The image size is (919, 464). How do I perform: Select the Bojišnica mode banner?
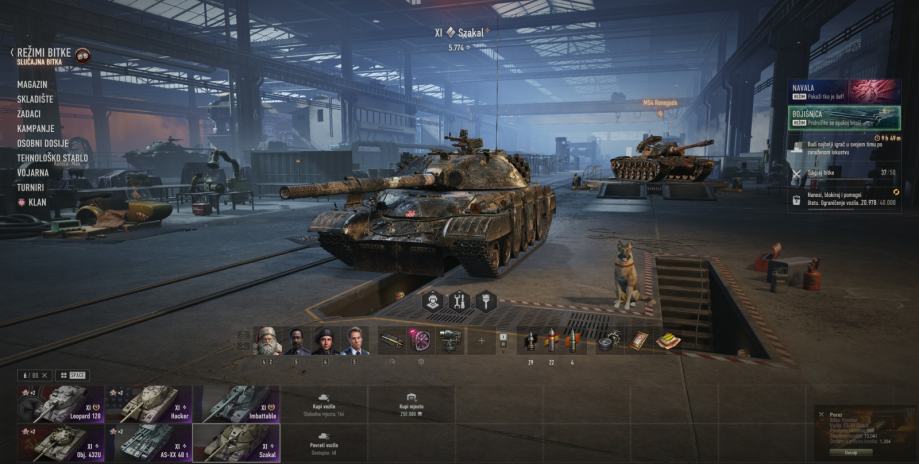pos(844,118)
